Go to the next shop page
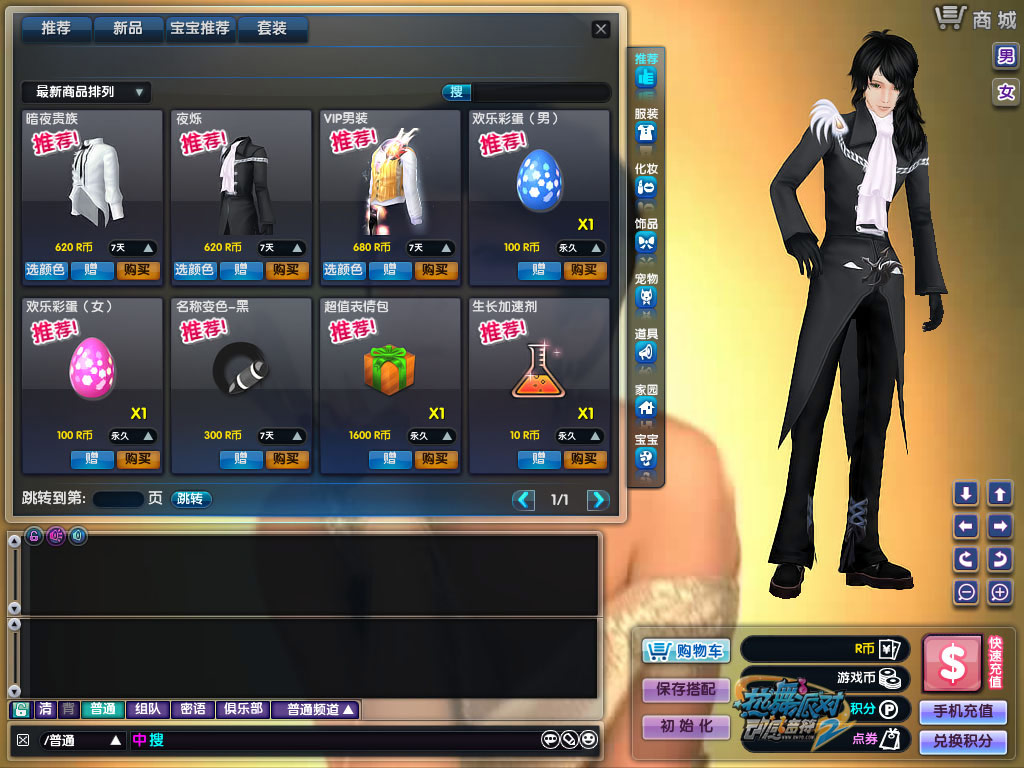Viewport: 1024px width, 768px height. click(x=598, y=500)
